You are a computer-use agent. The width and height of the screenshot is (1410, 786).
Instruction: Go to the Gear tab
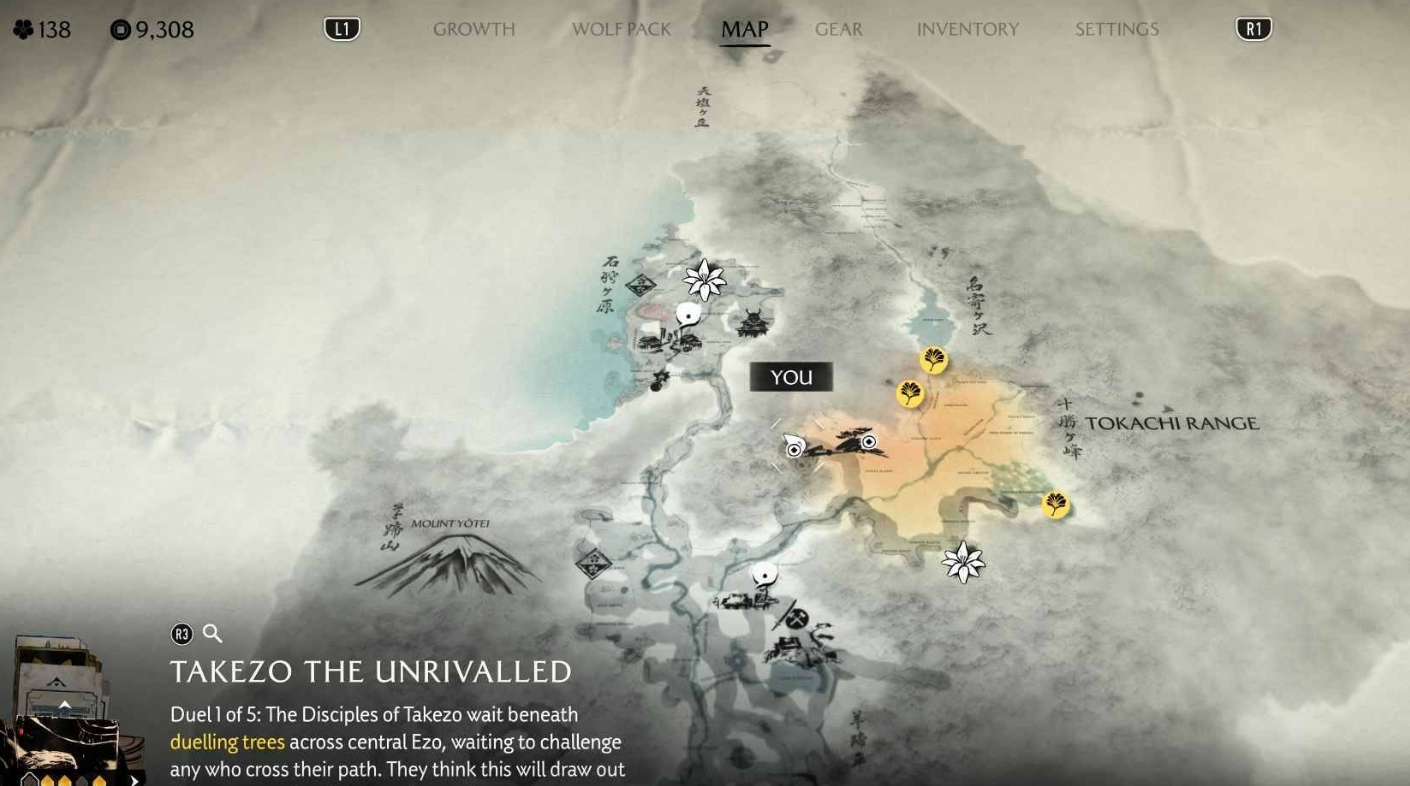(838, 30)
